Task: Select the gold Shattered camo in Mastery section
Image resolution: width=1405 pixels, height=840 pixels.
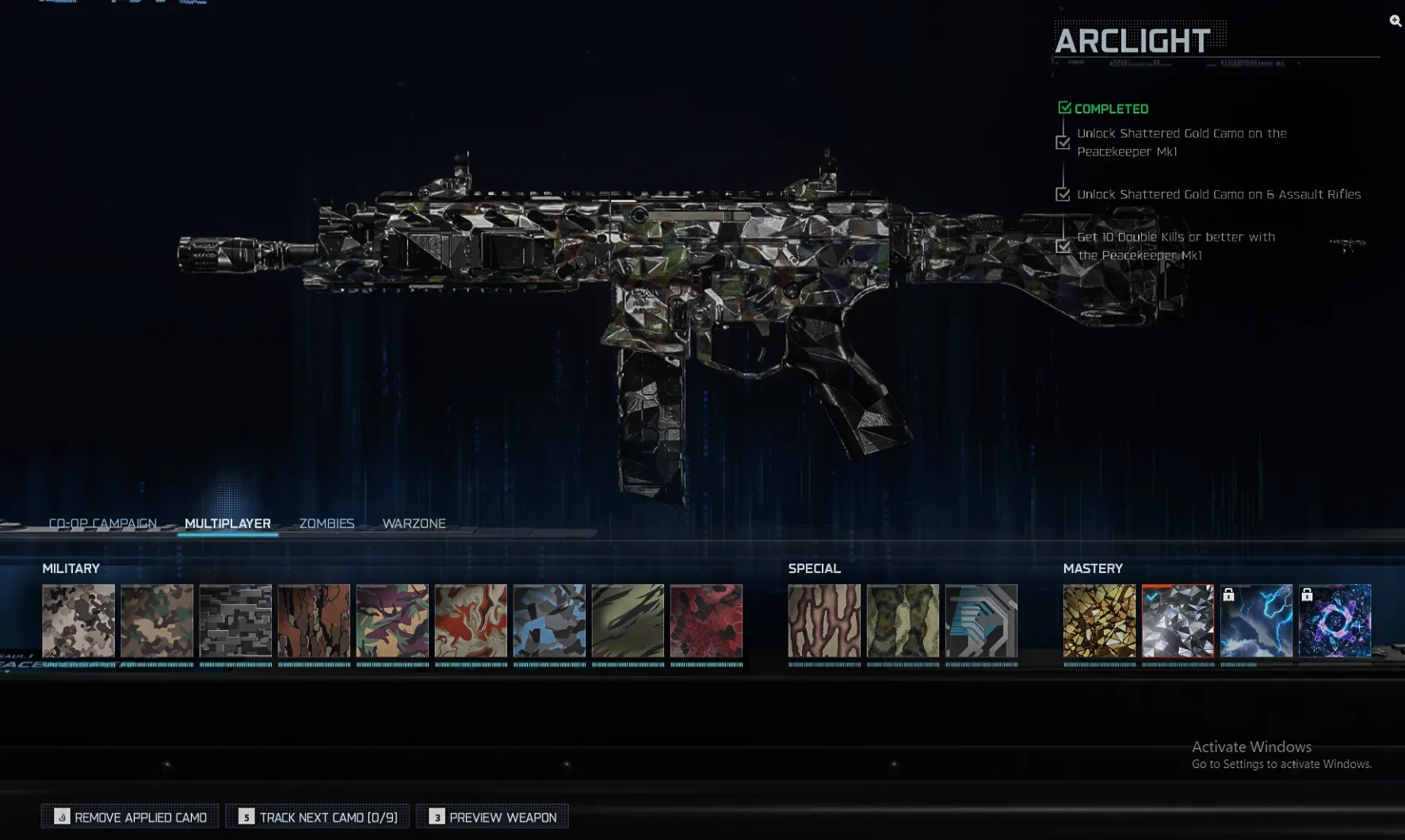Action: click(x=1099, y=622)
